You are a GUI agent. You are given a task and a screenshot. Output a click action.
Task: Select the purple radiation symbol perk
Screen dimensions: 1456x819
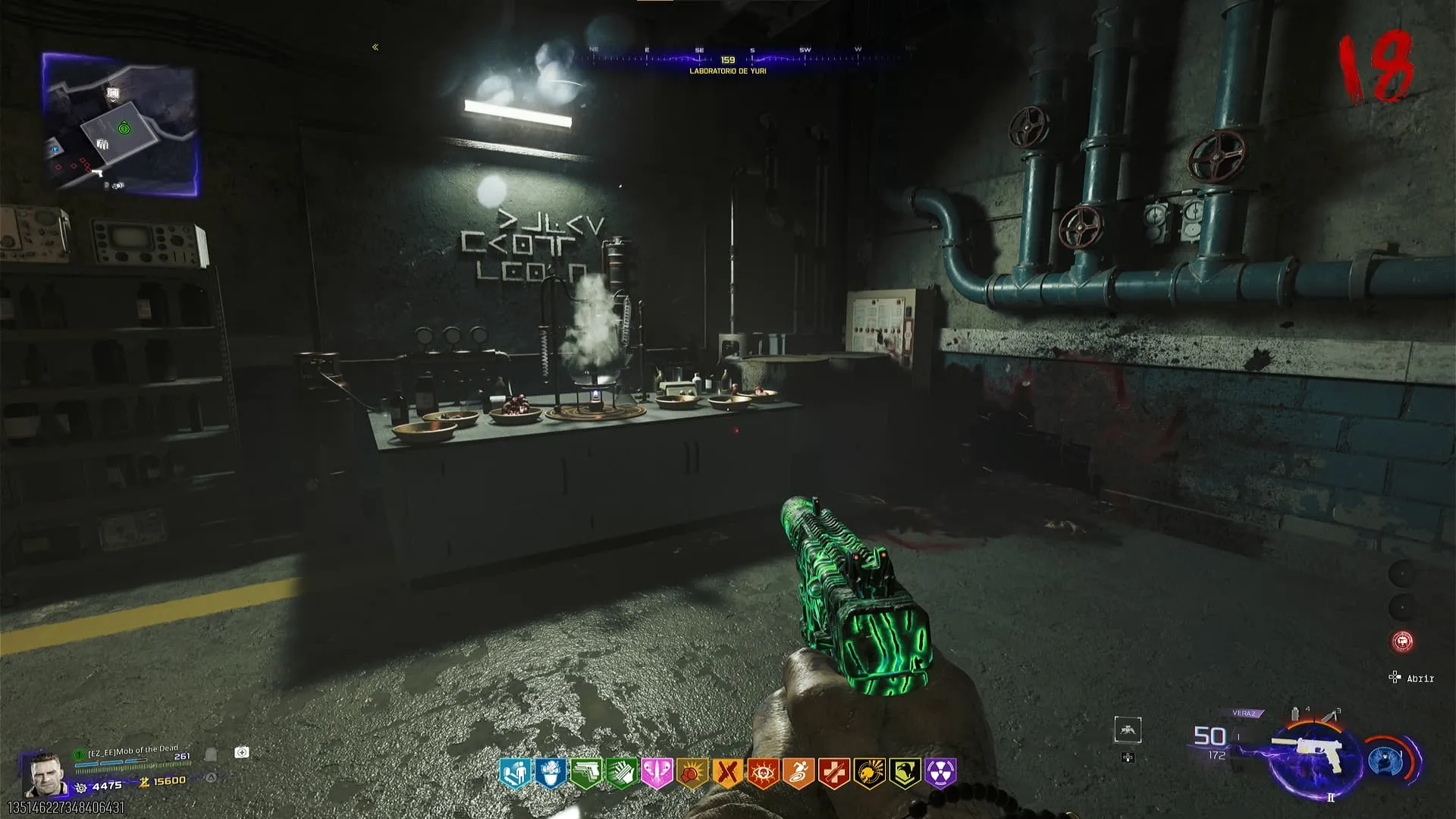[x=940, y=773]
